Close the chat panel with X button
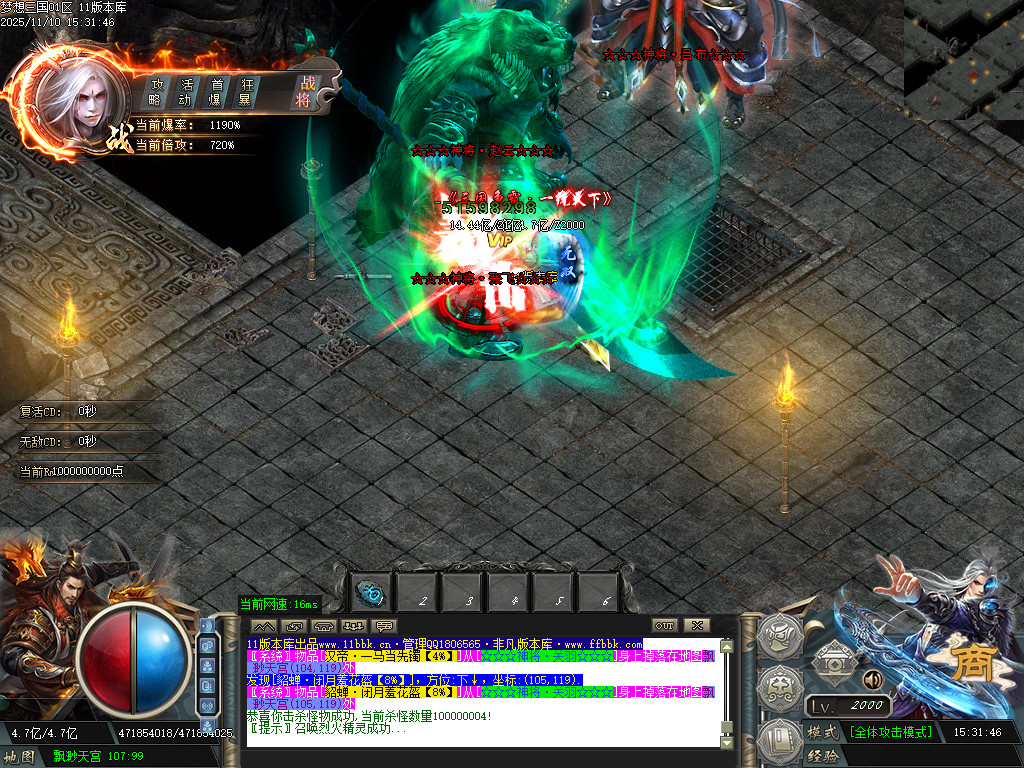This screenshot has width=1024, height=768. 697,626
